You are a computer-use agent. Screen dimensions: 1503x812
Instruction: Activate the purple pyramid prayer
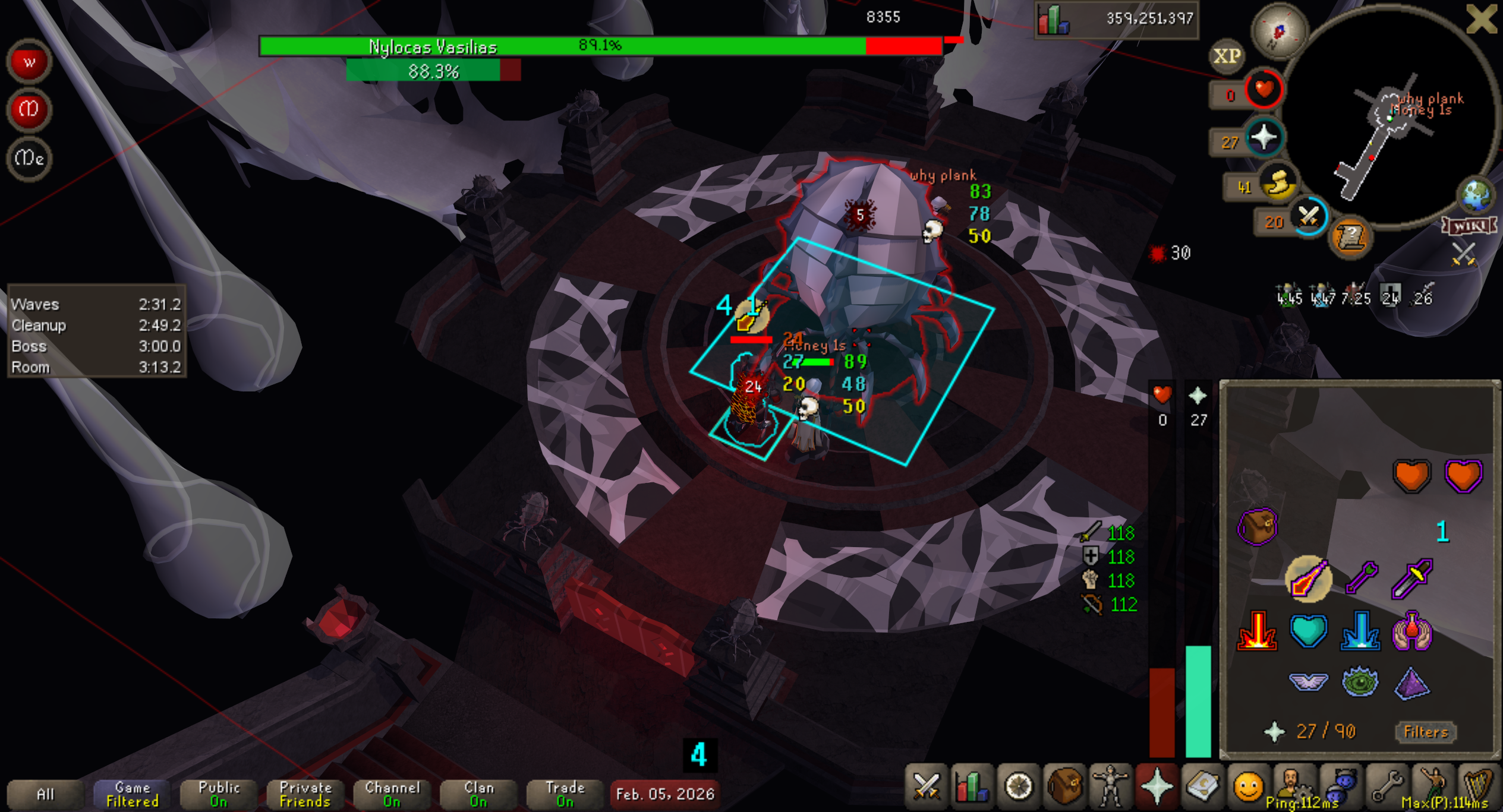pyautogui.click(x=1411, y=683)
